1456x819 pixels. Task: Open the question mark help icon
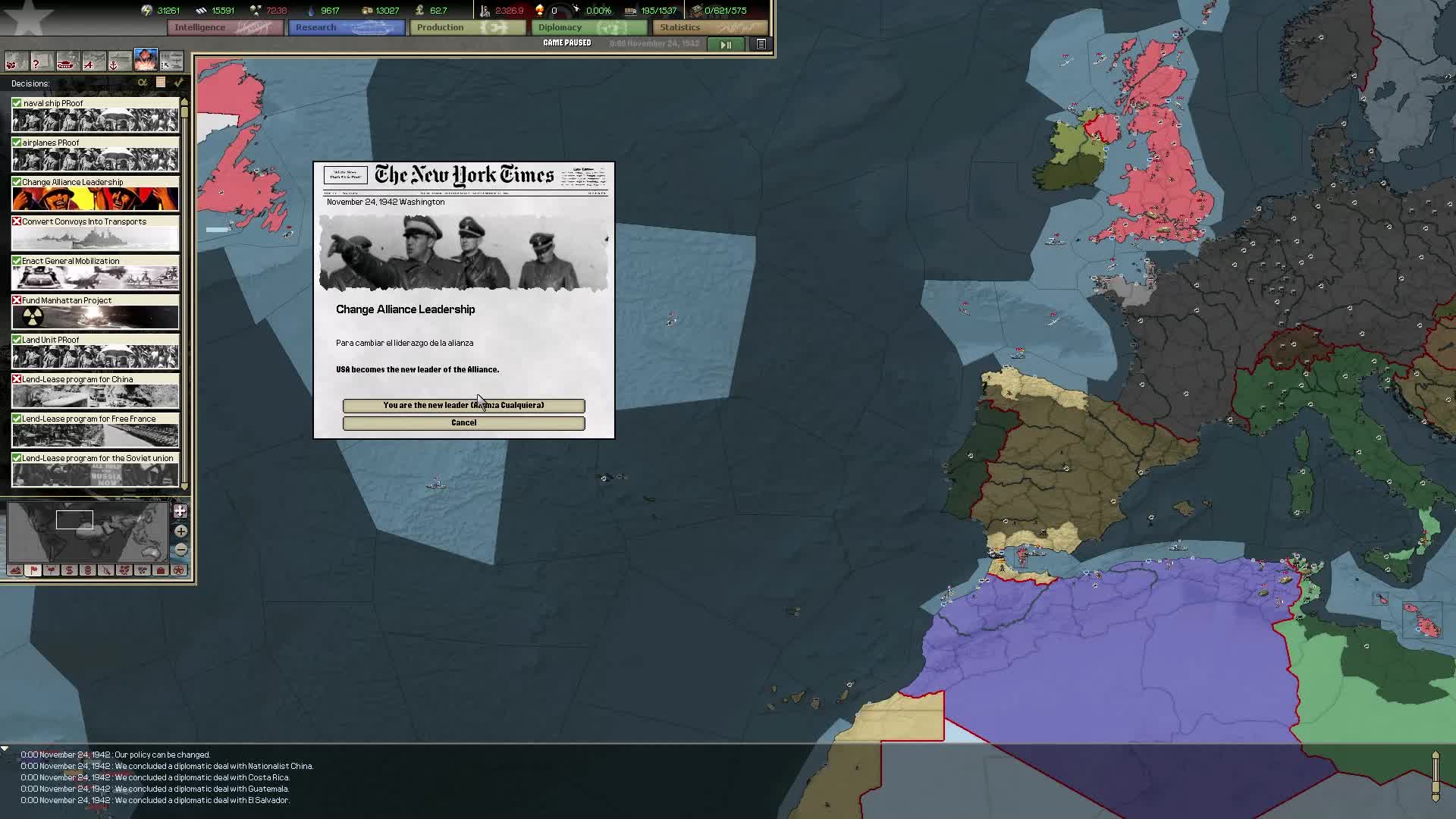click(x=42, y=61)
